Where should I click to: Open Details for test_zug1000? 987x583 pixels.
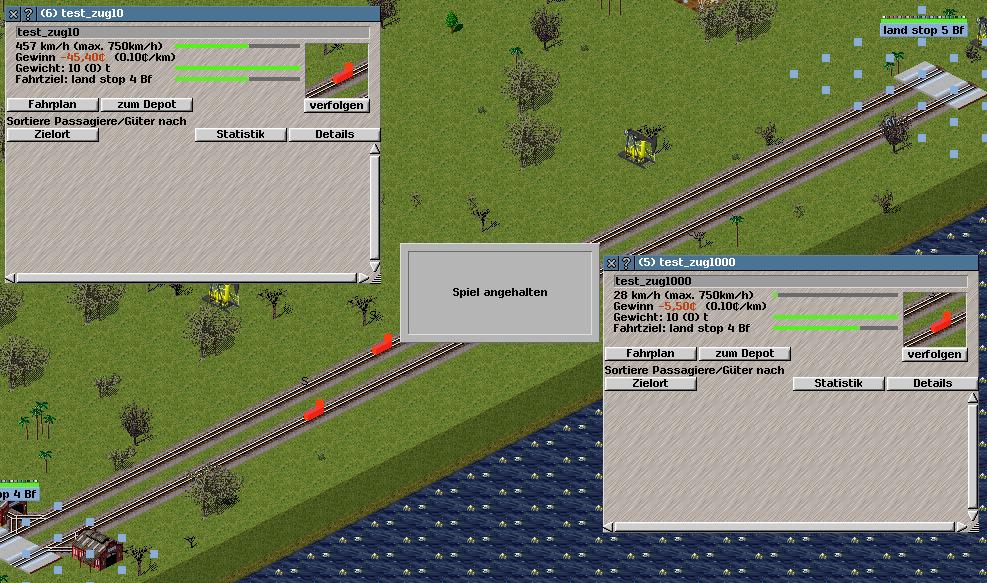click(932, 383)
